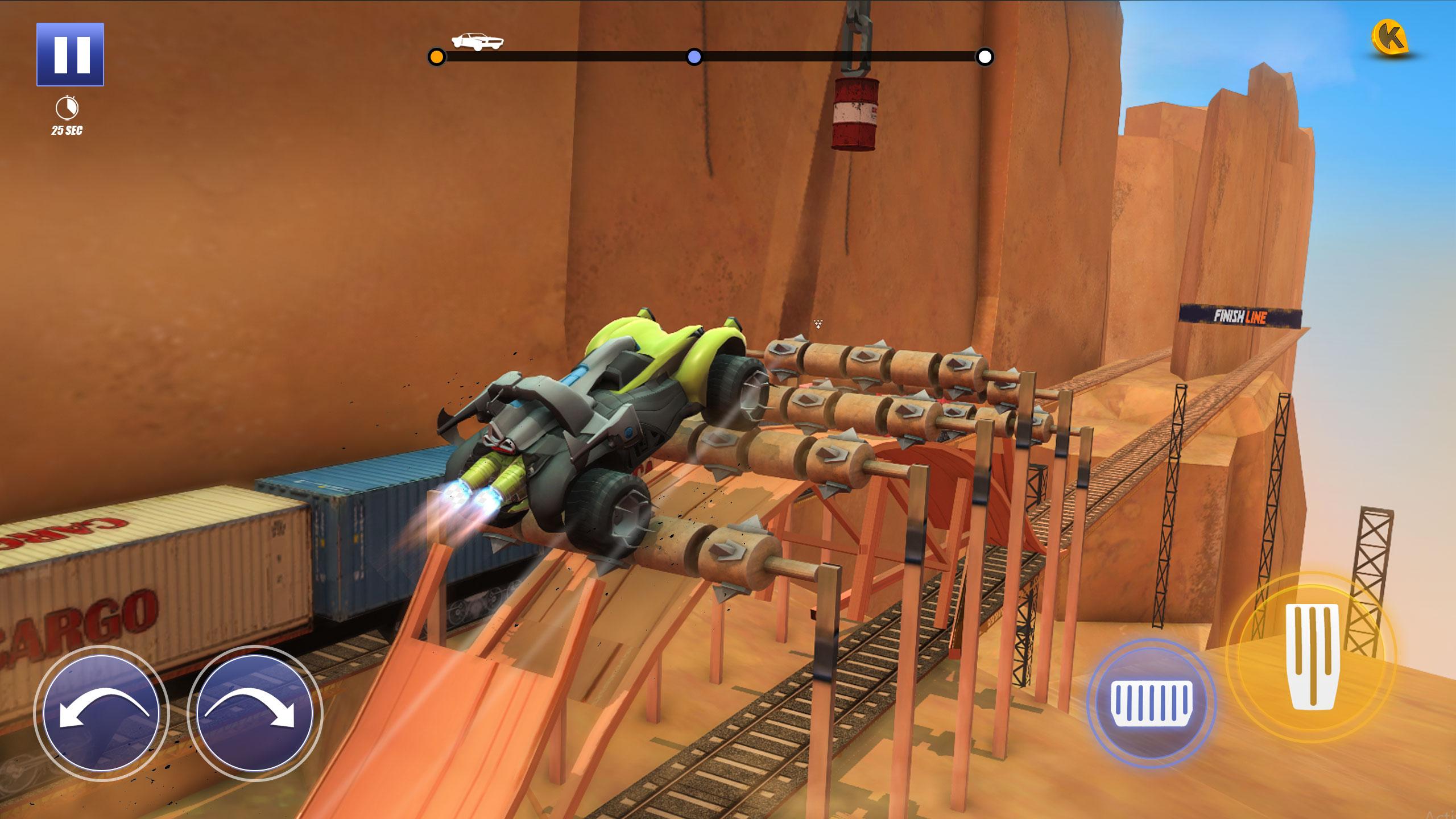
Task: Tap the blue brake pedal
Action: pos(1151,704)
